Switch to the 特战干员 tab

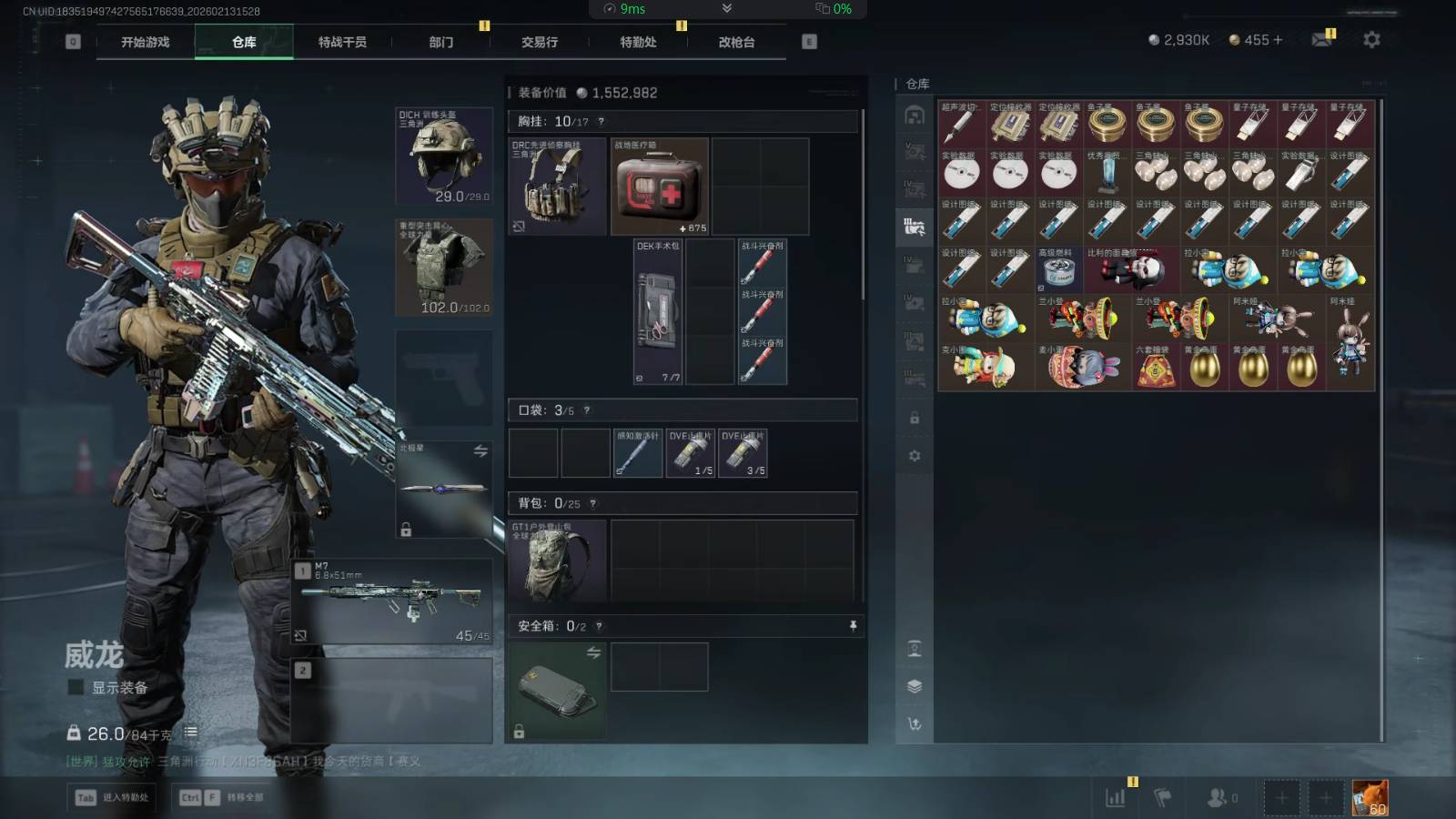pos(342,42)
